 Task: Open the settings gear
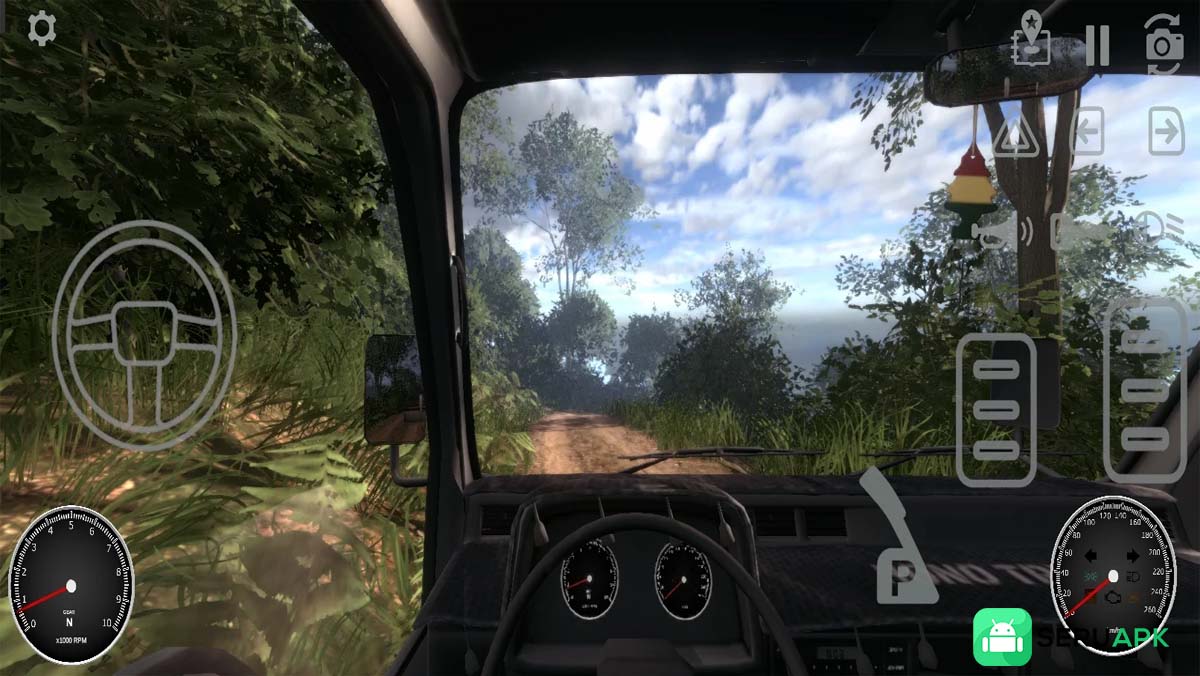pyautogui.click(x=41, y=28)
